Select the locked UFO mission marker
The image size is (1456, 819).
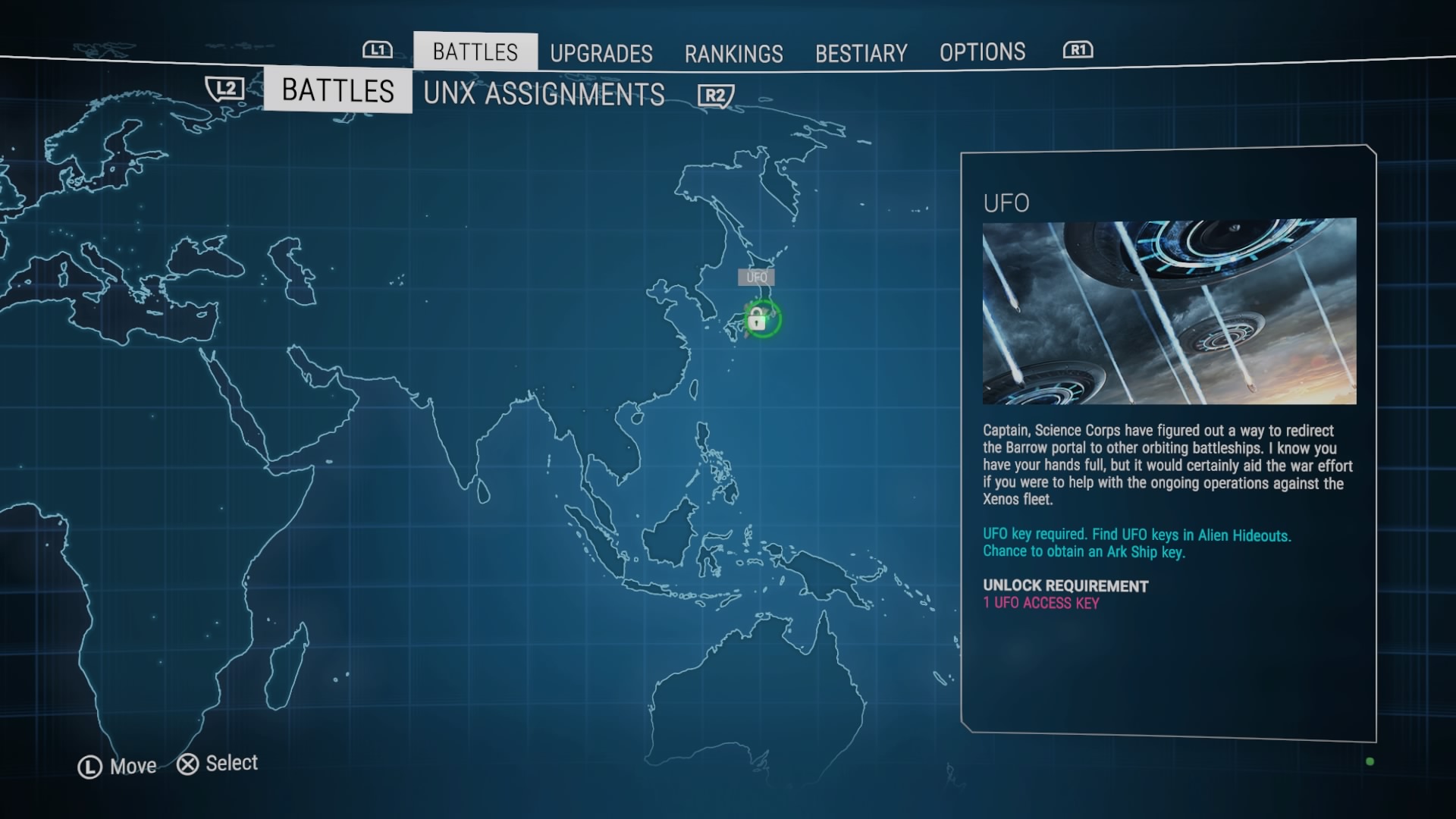coord(758,319)
